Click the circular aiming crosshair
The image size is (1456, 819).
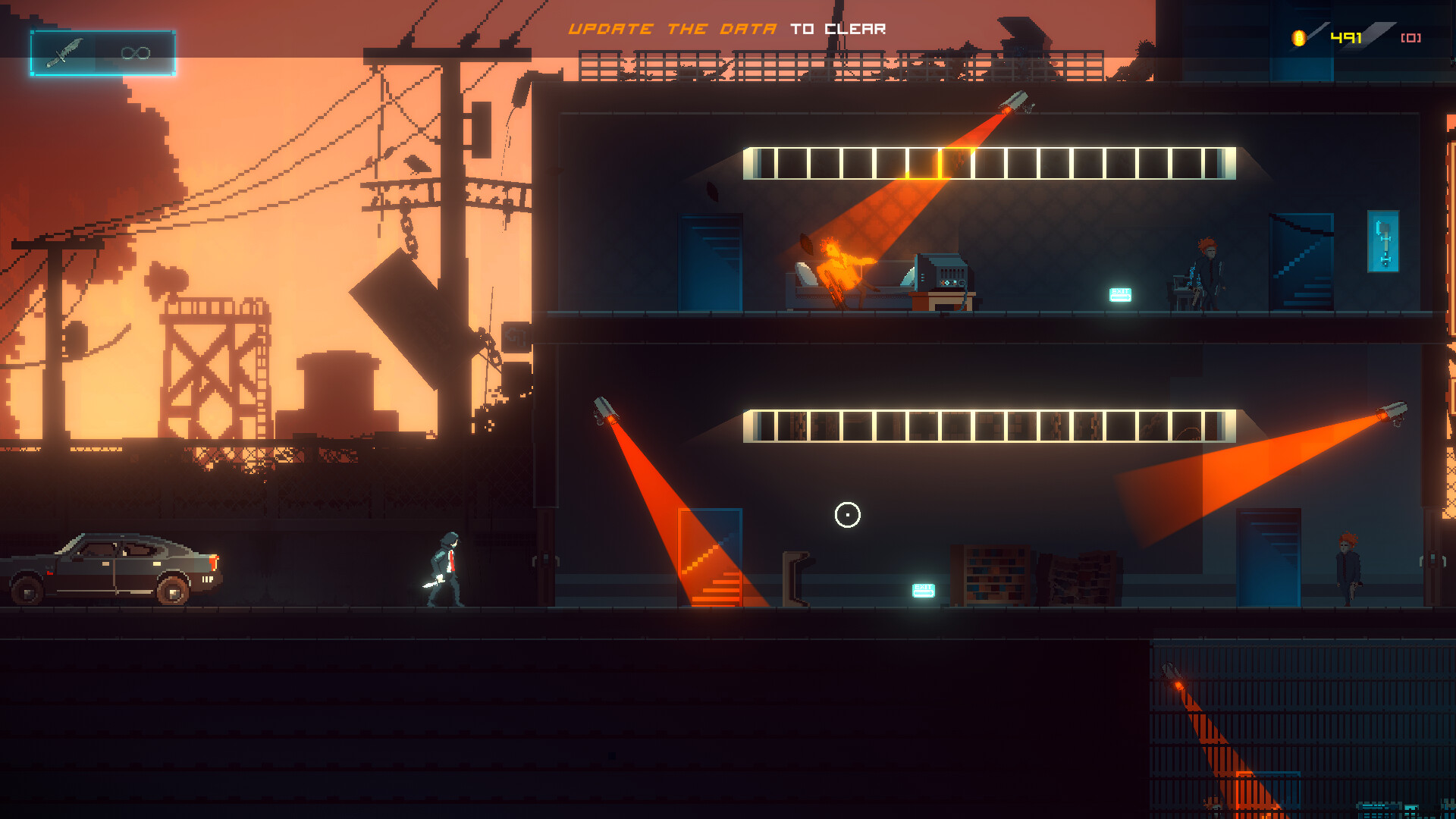[x=847, y=515]
